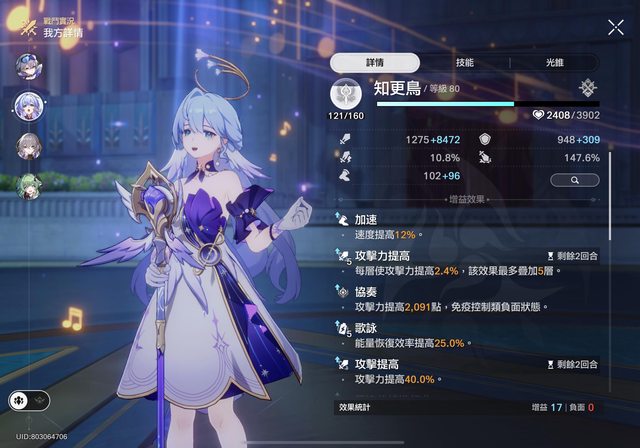Select the 詳情 tab
Viewport: 640px width, 448px height.
click(x=373, y=62)
